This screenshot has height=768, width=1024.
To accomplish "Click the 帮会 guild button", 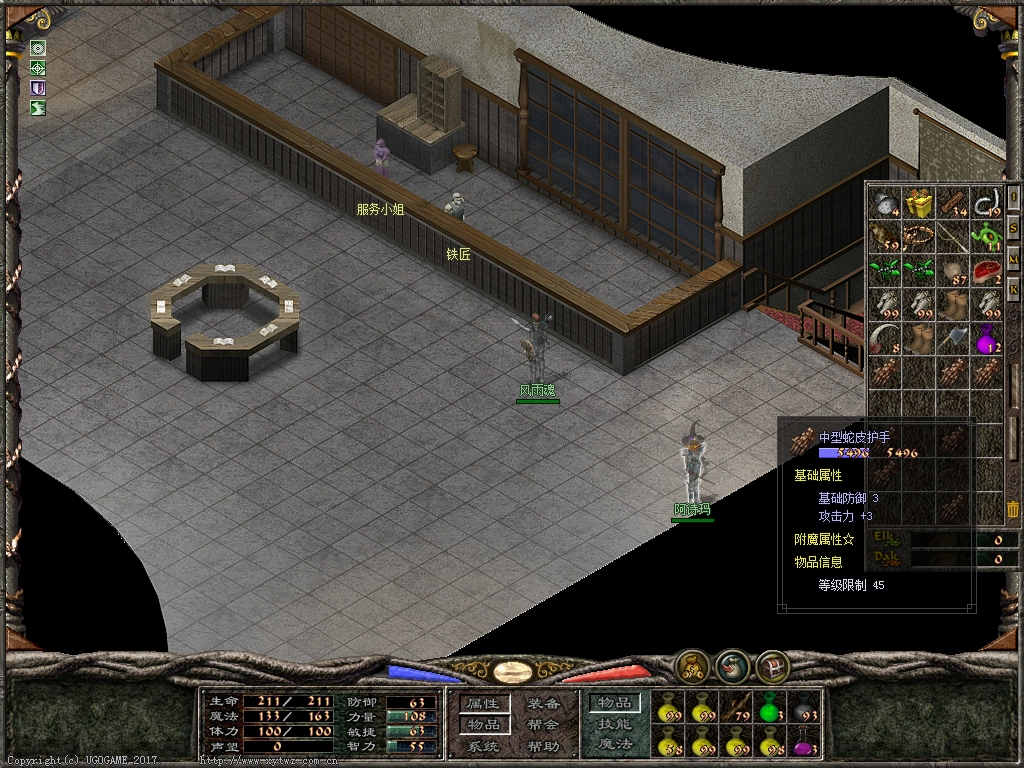I will [x=543, y=725].
